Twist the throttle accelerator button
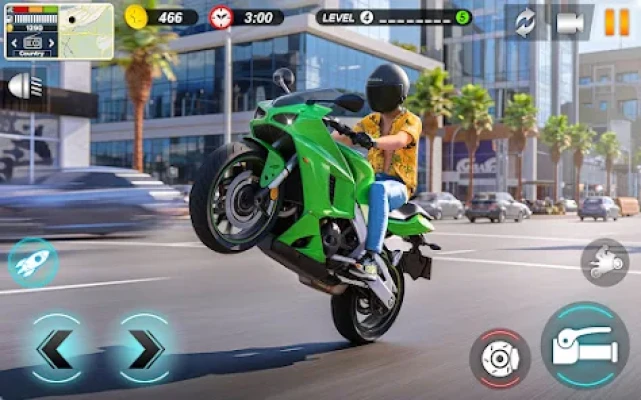This screenshot has width=641, height=400. click(585, 346)
